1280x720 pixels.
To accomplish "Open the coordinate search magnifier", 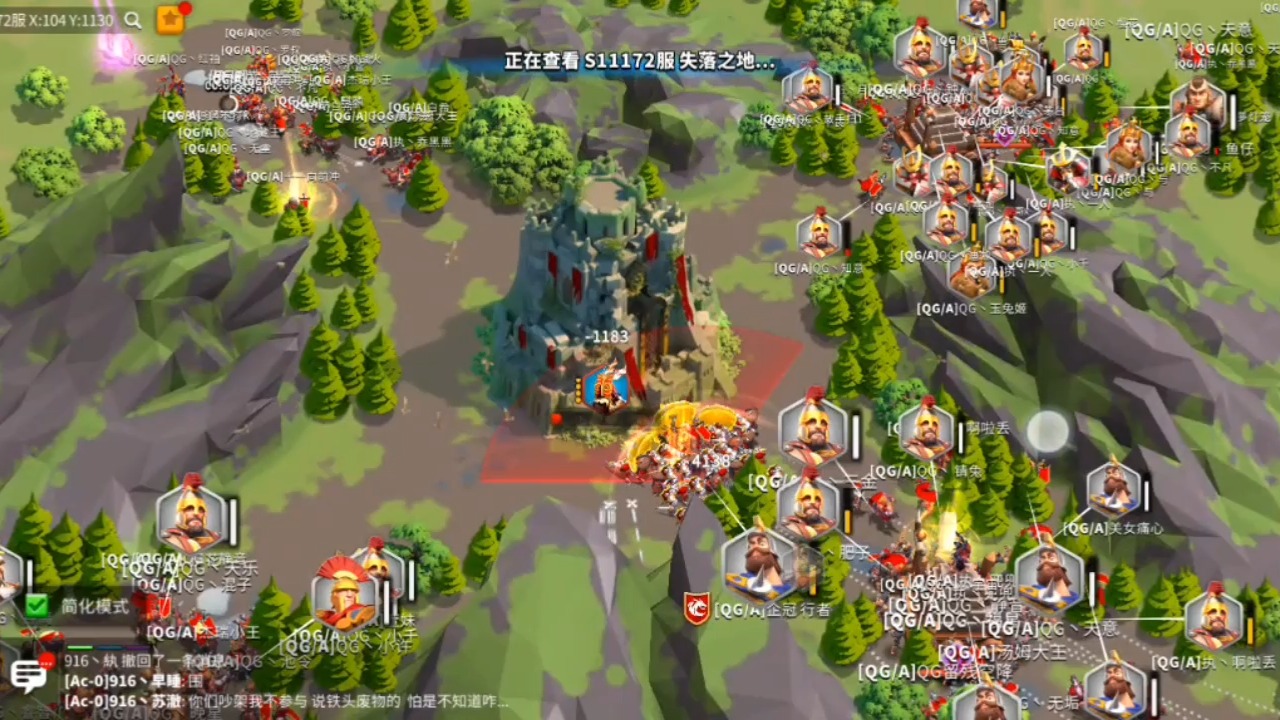I will [133, 20].
